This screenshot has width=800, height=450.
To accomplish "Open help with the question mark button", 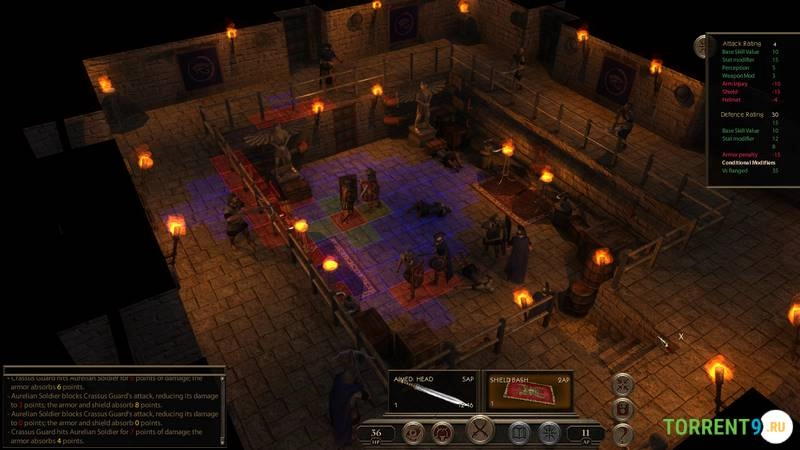I will (x=623, y=433).
